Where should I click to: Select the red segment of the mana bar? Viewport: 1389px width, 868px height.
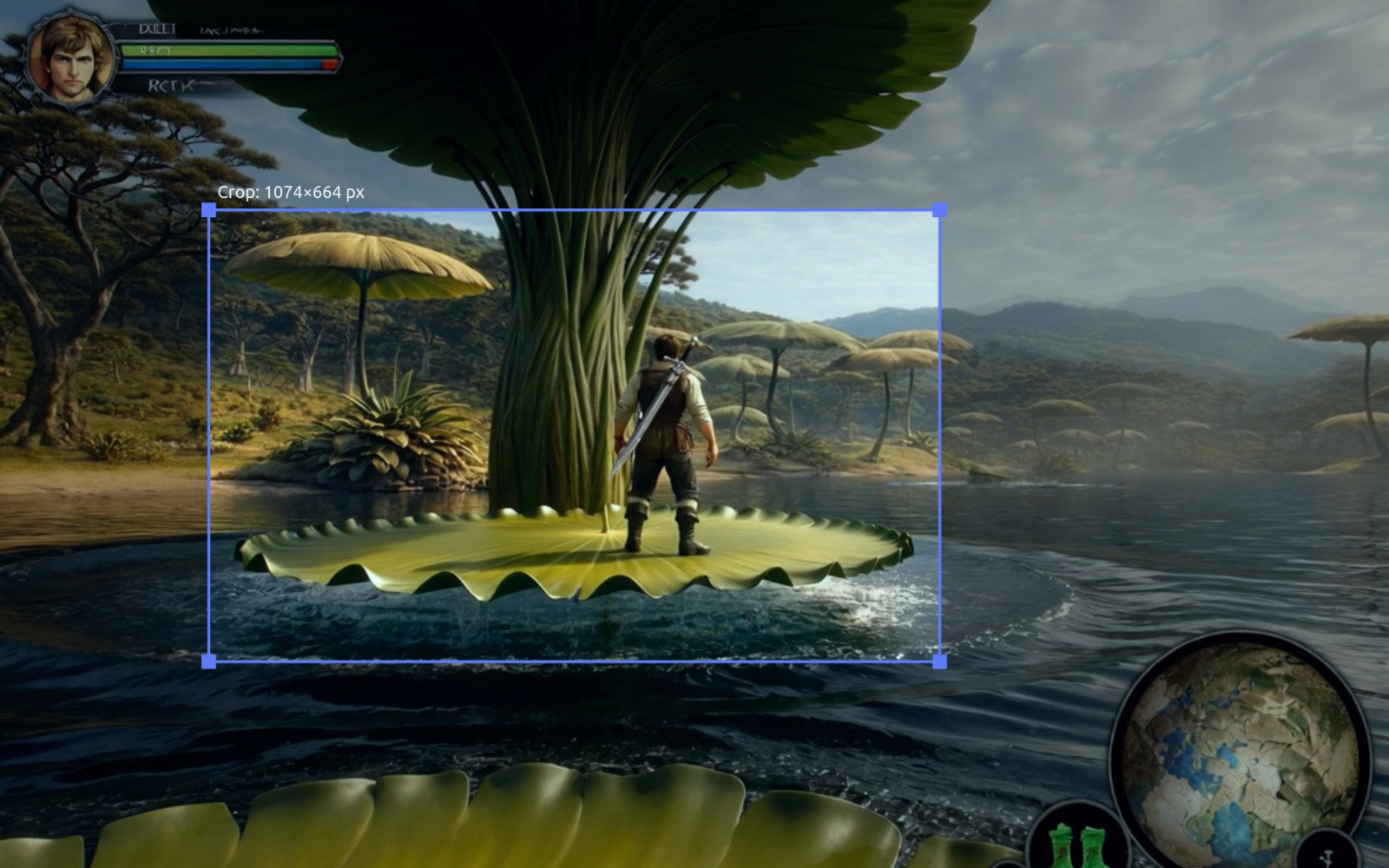[330, 63]
